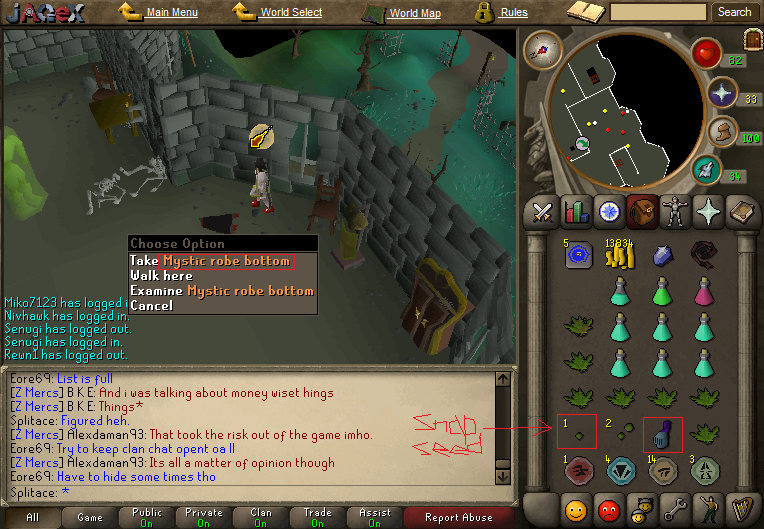This screenshot has width=764, height=529.
Task: Click the logout door icon
Action: (x=752, y=40)
